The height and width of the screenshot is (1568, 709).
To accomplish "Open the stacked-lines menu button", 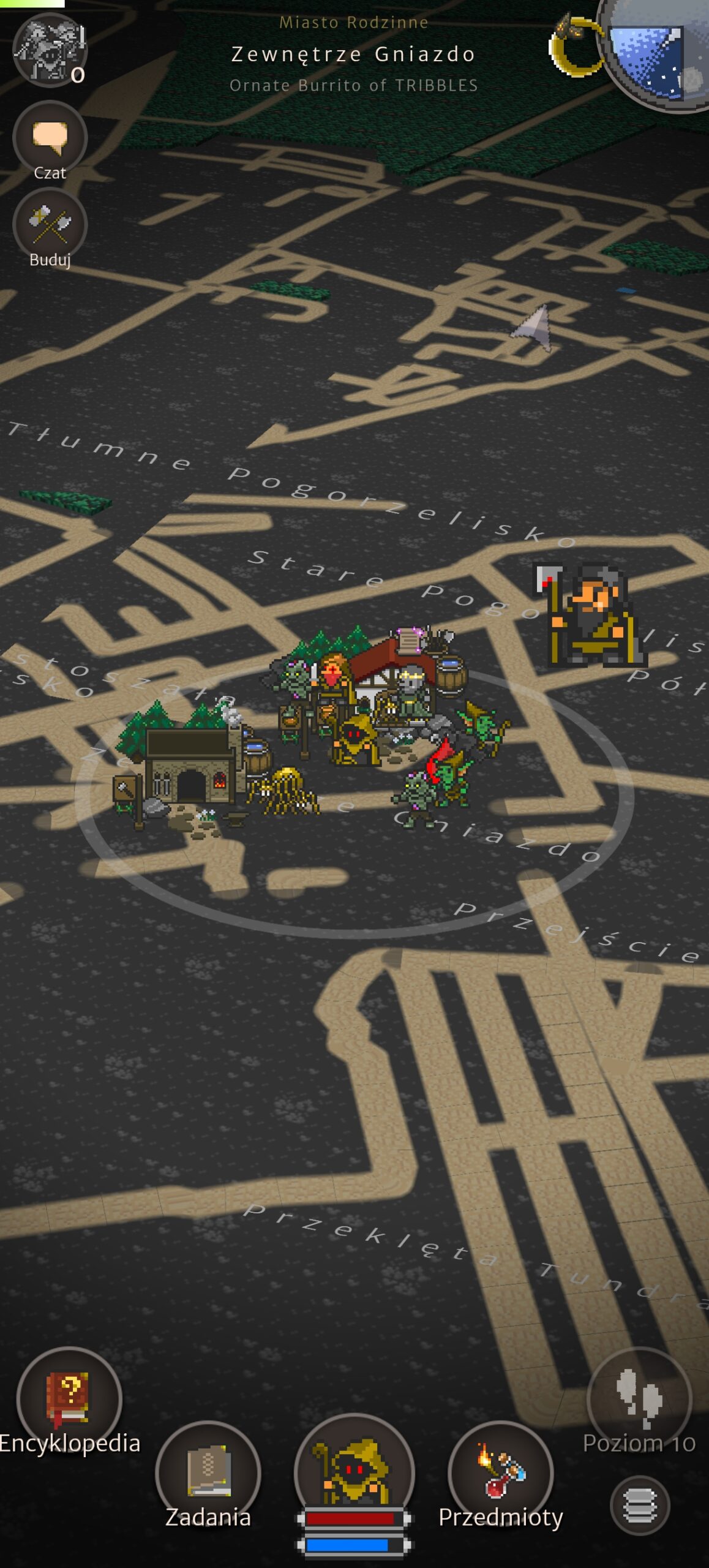I will [640, 1506].
